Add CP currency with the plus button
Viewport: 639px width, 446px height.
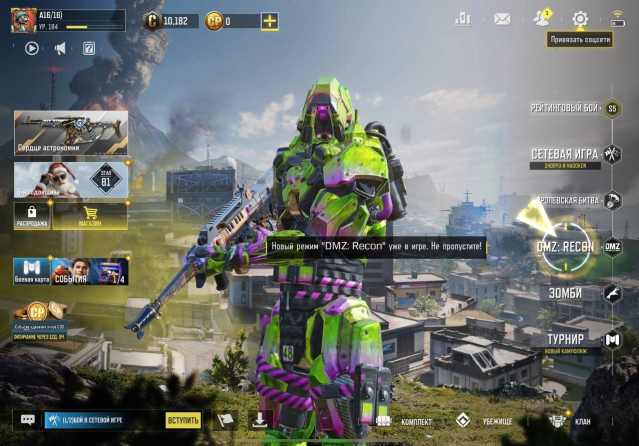point(269,20)
